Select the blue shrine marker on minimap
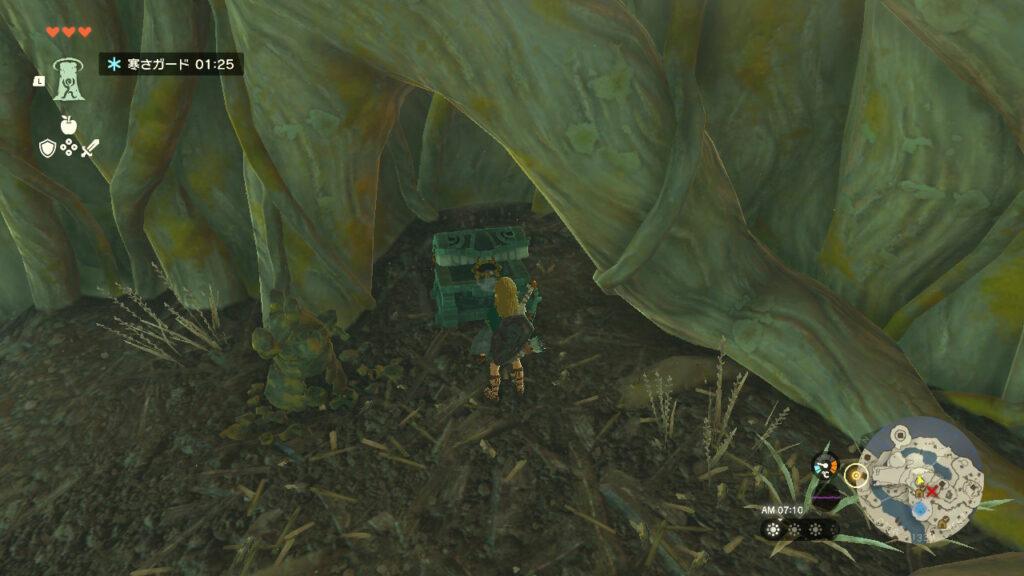This screenshot has height=576, width=1024. pos(921,509)
